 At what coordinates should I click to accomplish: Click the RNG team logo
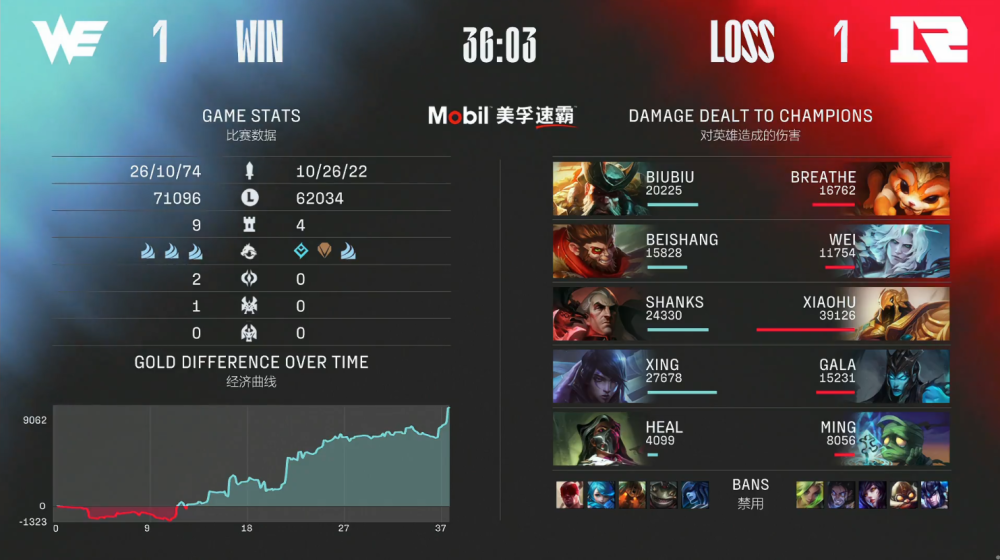pyautogui.click(x=929, y=42)
